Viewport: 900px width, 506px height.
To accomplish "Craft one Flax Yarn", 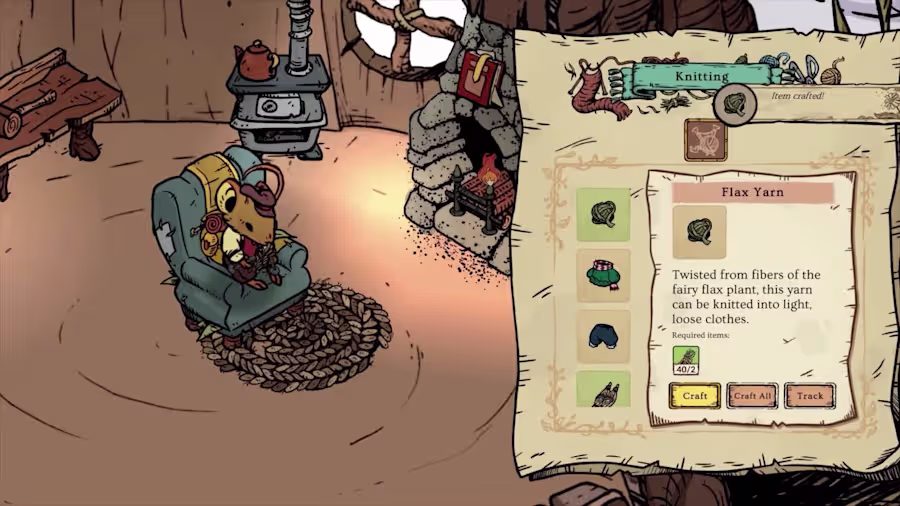I will (x=694, y=396).
